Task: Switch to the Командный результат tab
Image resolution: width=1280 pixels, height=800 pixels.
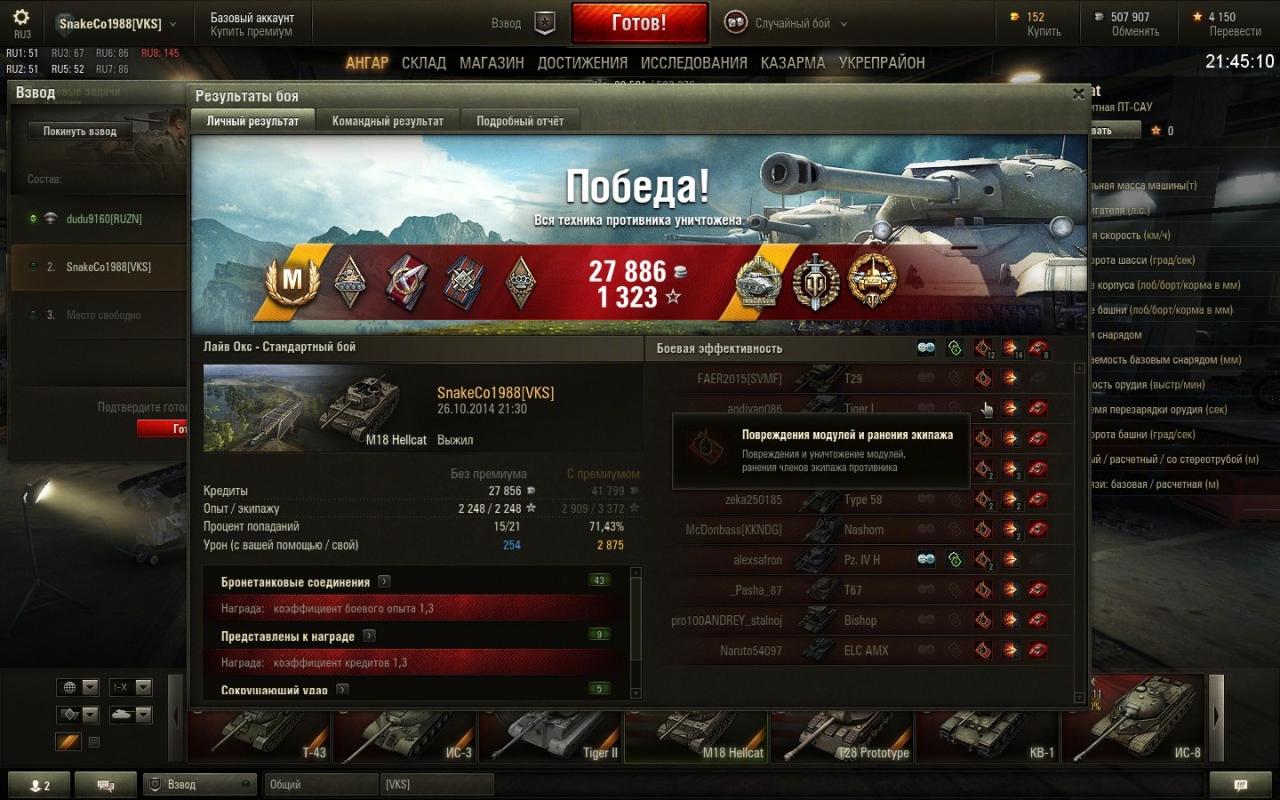Action: point(387,121)
